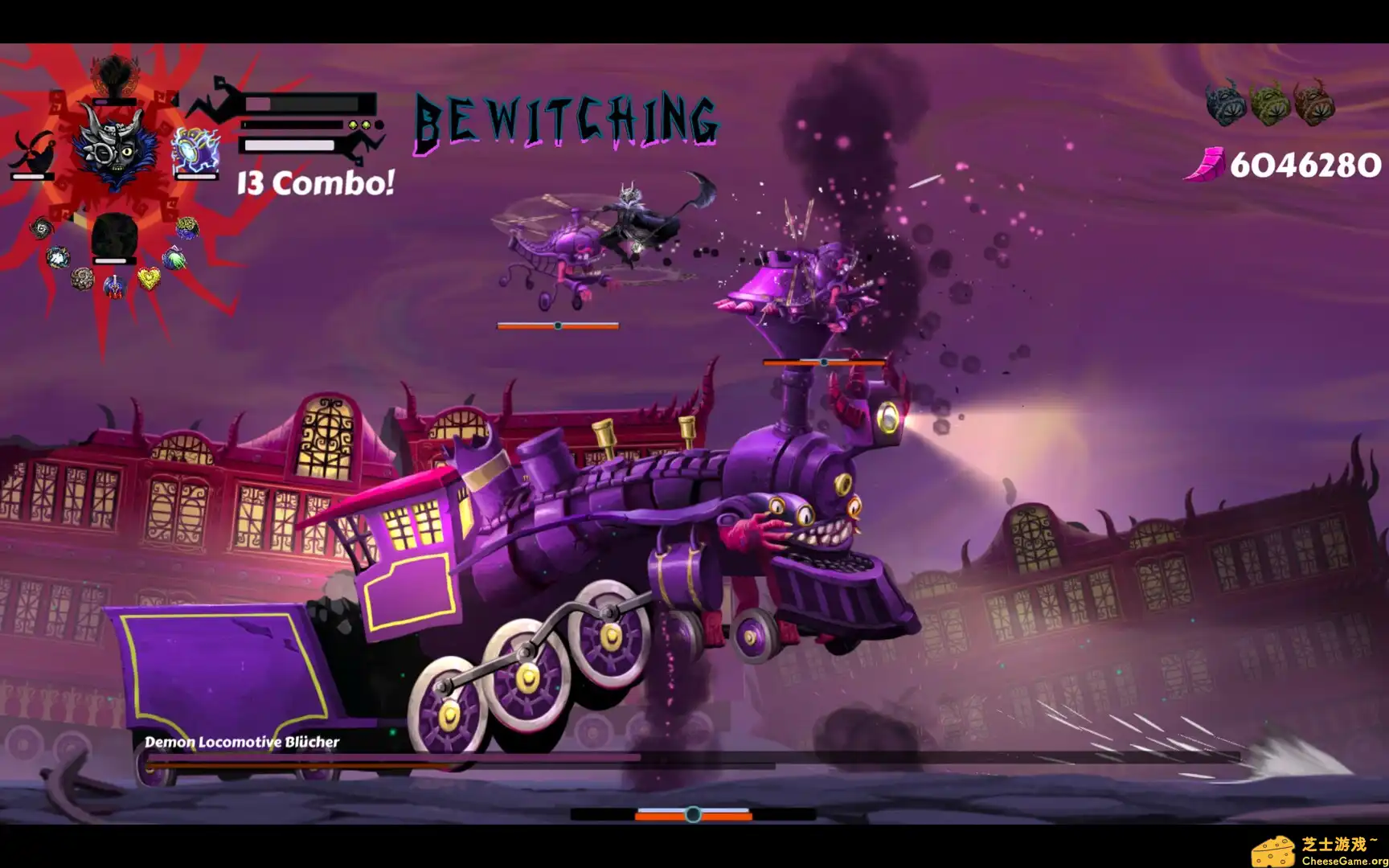Select the ice burst skill icon
This screenshot has width=1389, height=868.
(x=56, y=256)
